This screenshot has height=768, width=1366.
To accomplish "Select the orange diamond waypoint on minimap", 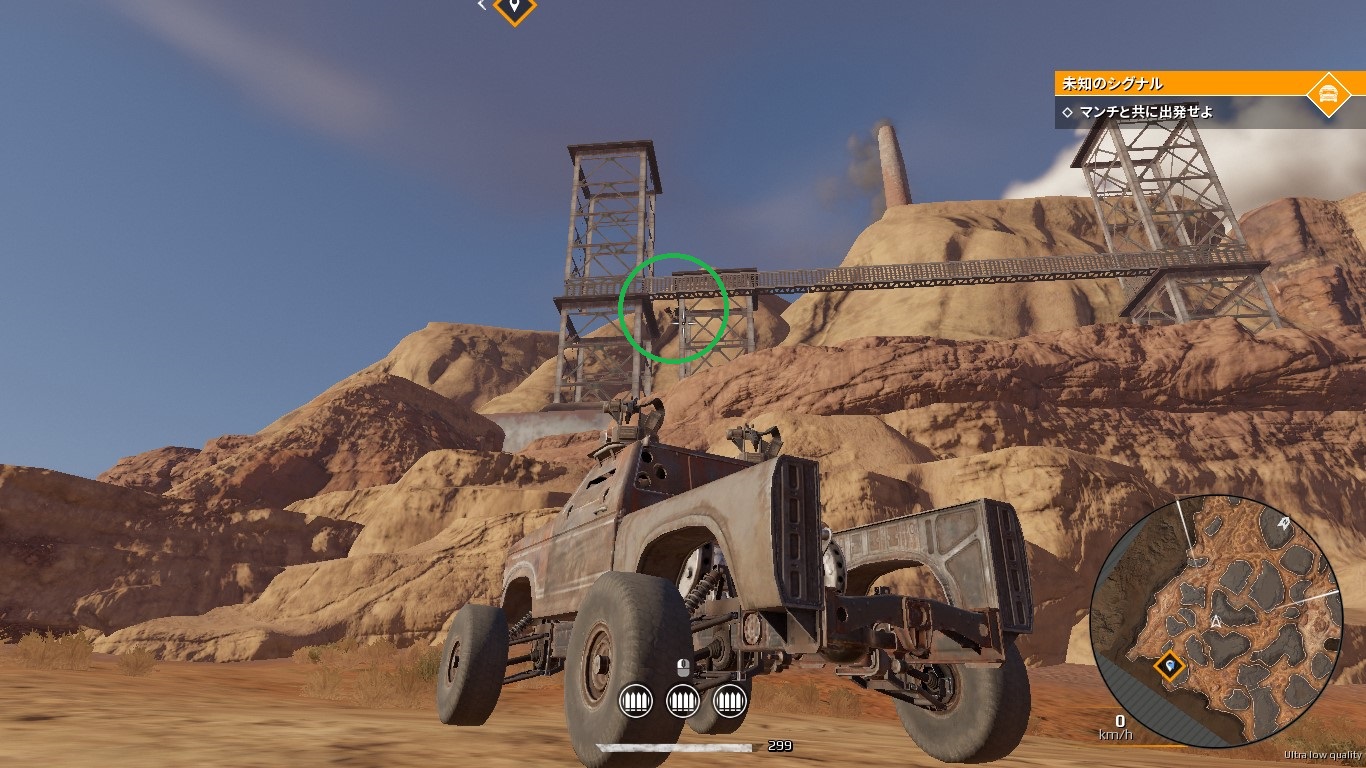I will (1169, 663).
